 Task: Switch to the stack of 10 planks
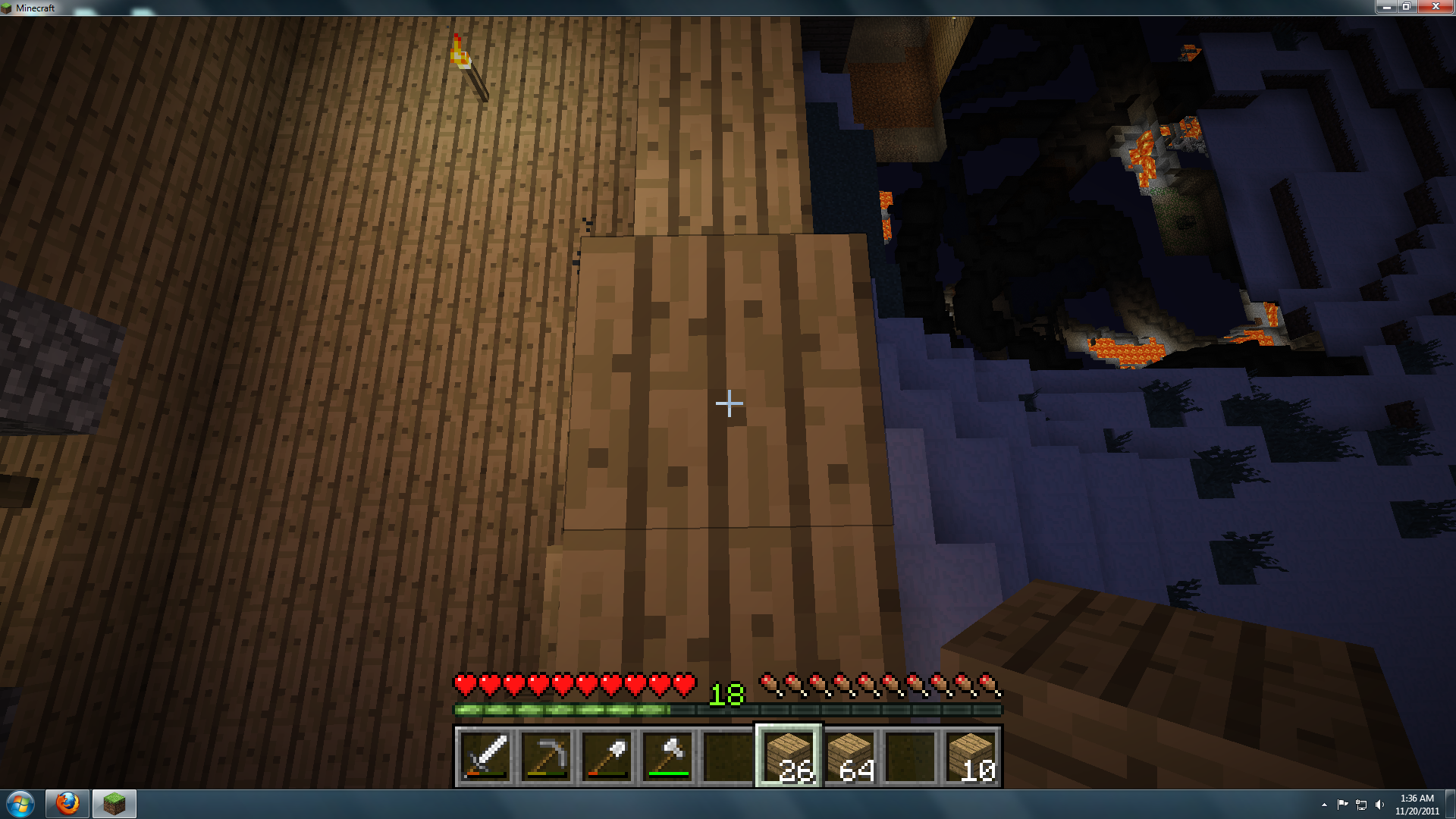[971, 756]
